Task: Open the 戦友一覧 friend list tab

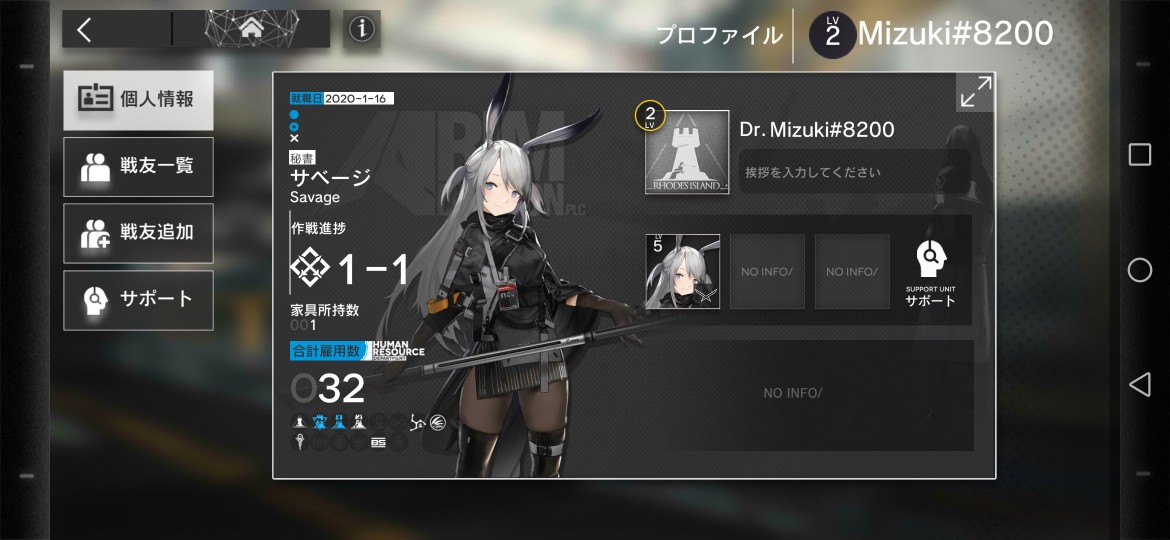Action: [138, 166]
